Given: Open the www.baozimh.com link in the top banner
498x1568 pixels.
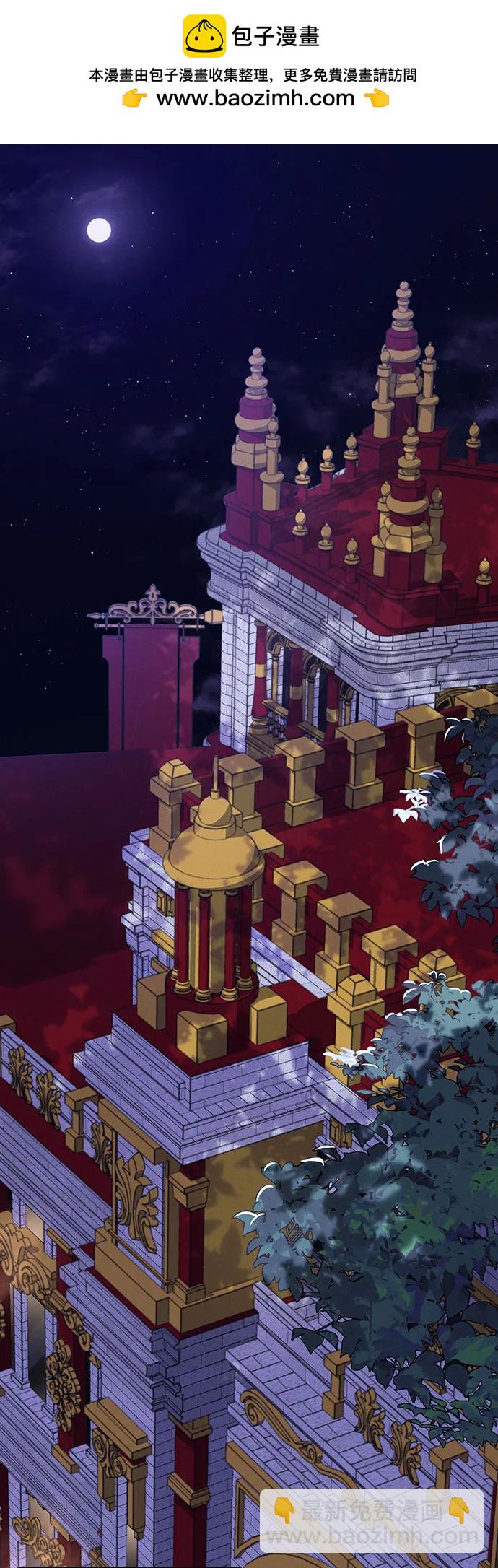Looking at the screenshot, I should pos(255,98).
